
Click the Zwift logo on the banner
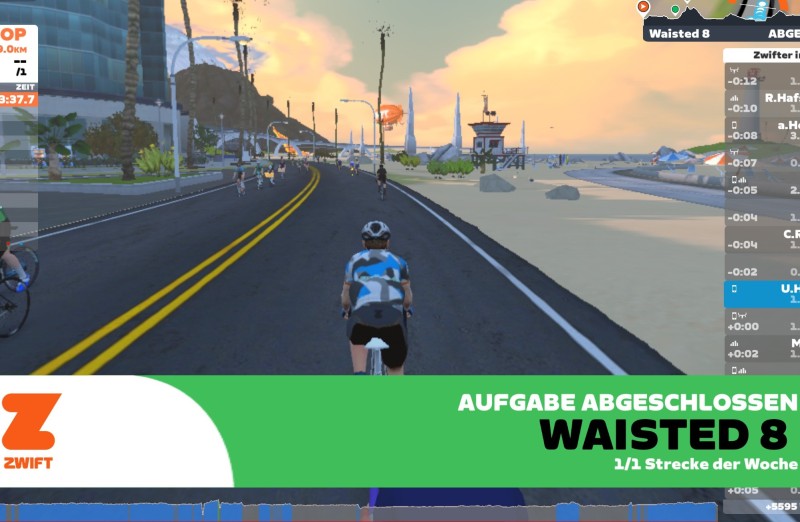point(32,432)
